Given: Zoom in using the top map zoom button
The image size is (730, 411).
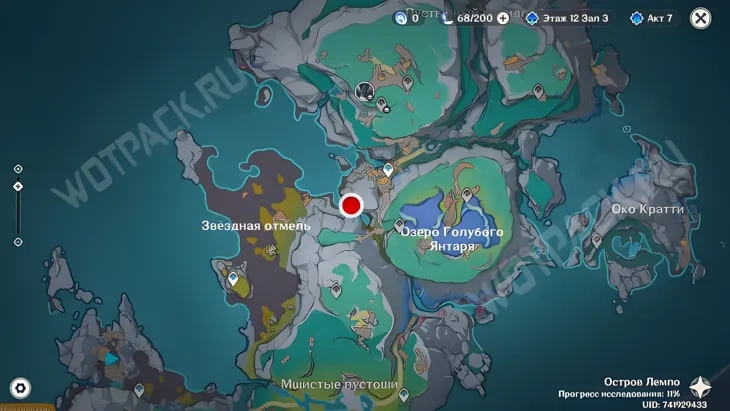Looking at the screenshot, I should click(18, 169).
